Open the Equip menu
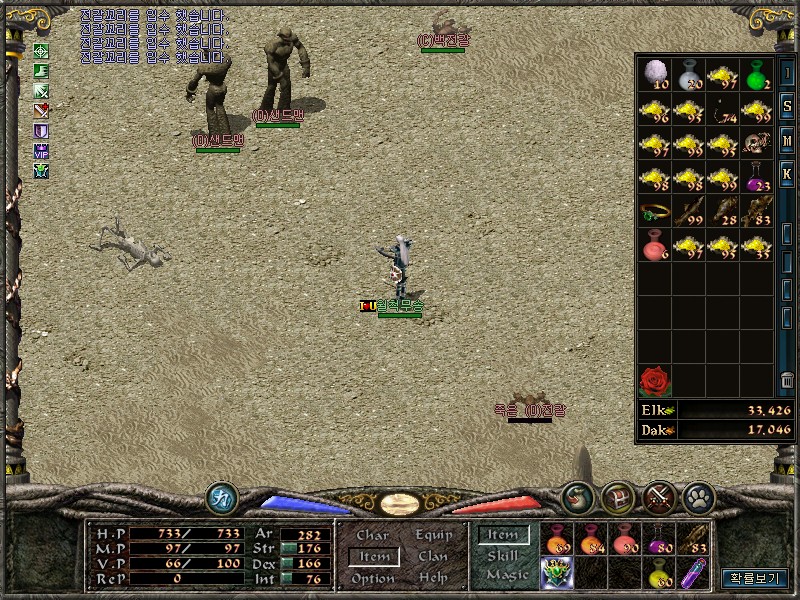Screen dimensions: 800x600 433,535
